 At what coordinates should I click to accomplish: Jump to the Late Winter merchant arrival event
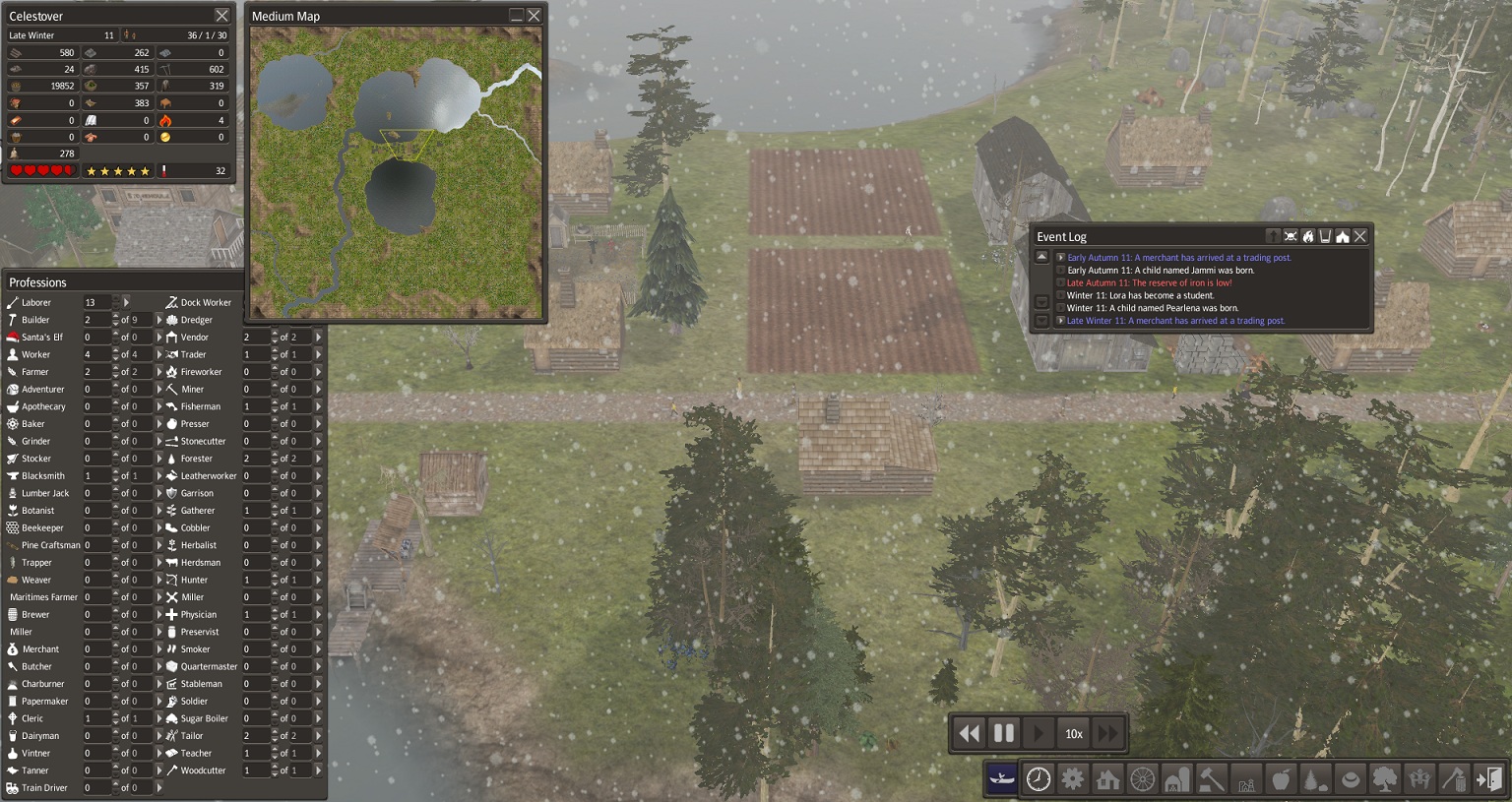pos(1060,321)
